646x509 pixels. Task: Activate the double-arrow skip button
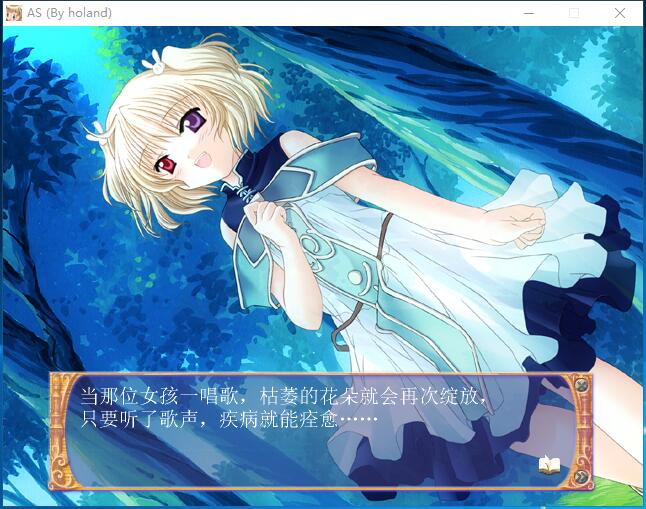581,477
